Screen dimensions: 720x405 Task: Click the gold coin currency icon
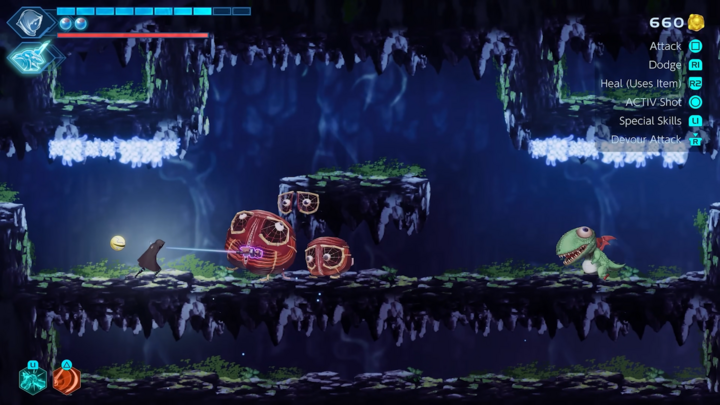coord(696,22)
